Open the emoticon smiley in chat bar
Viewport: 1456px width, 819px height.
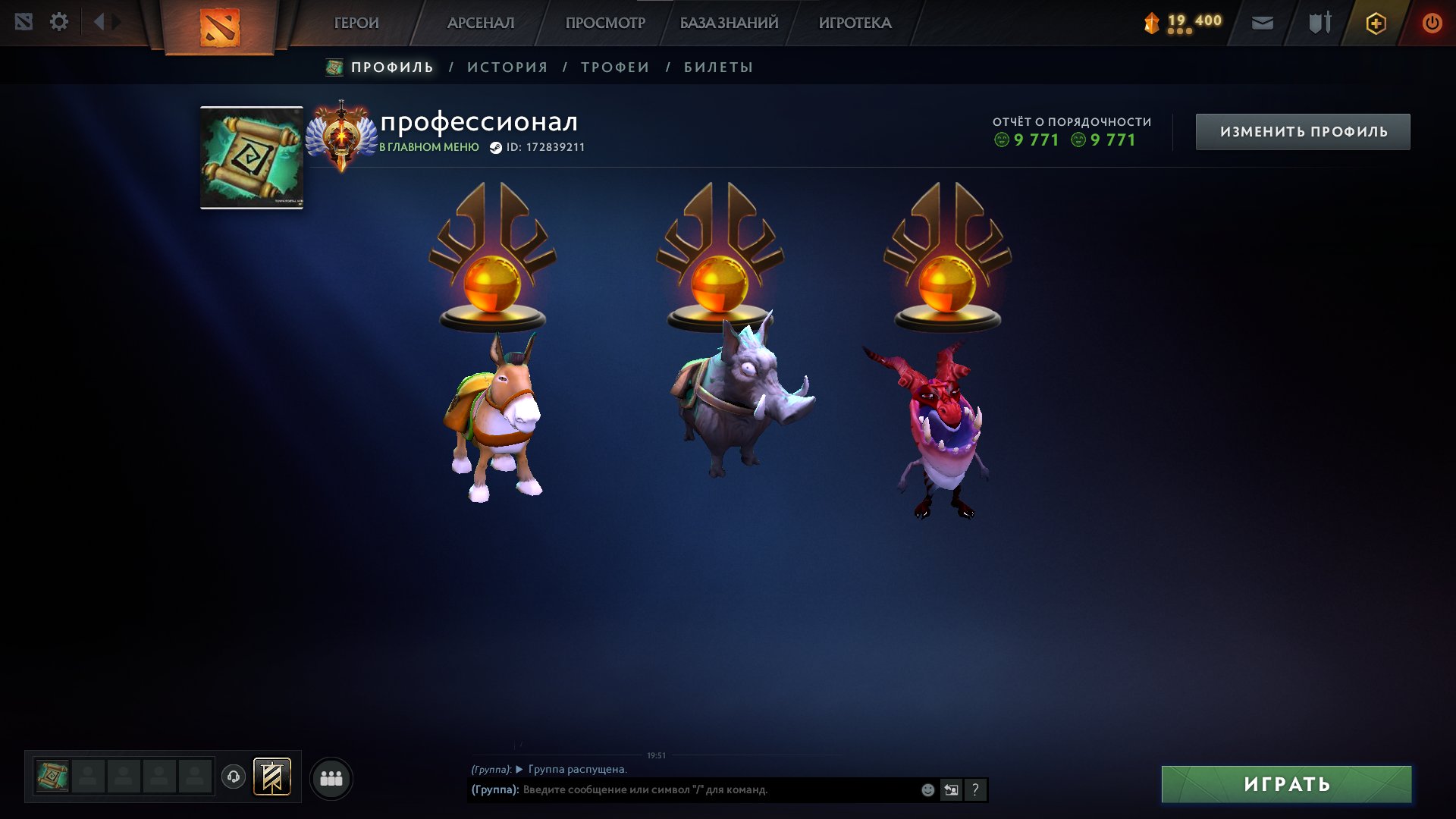pyautogui.click(x=927, y=790)
